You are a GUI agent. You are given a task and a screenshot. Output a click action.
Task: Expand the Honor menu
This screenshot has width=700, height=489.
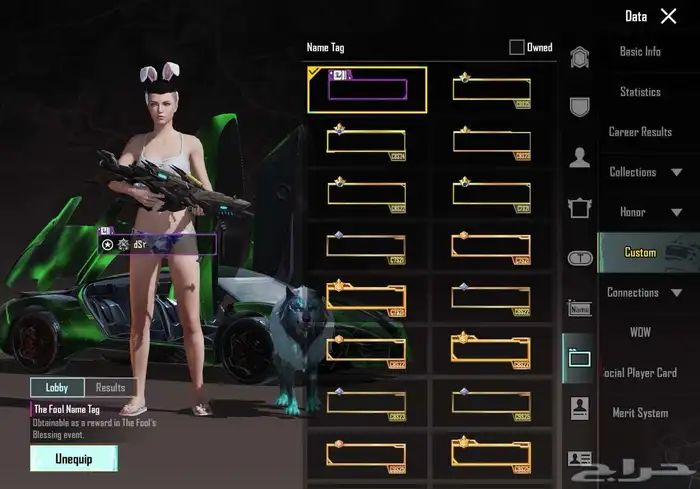[646, 212]
